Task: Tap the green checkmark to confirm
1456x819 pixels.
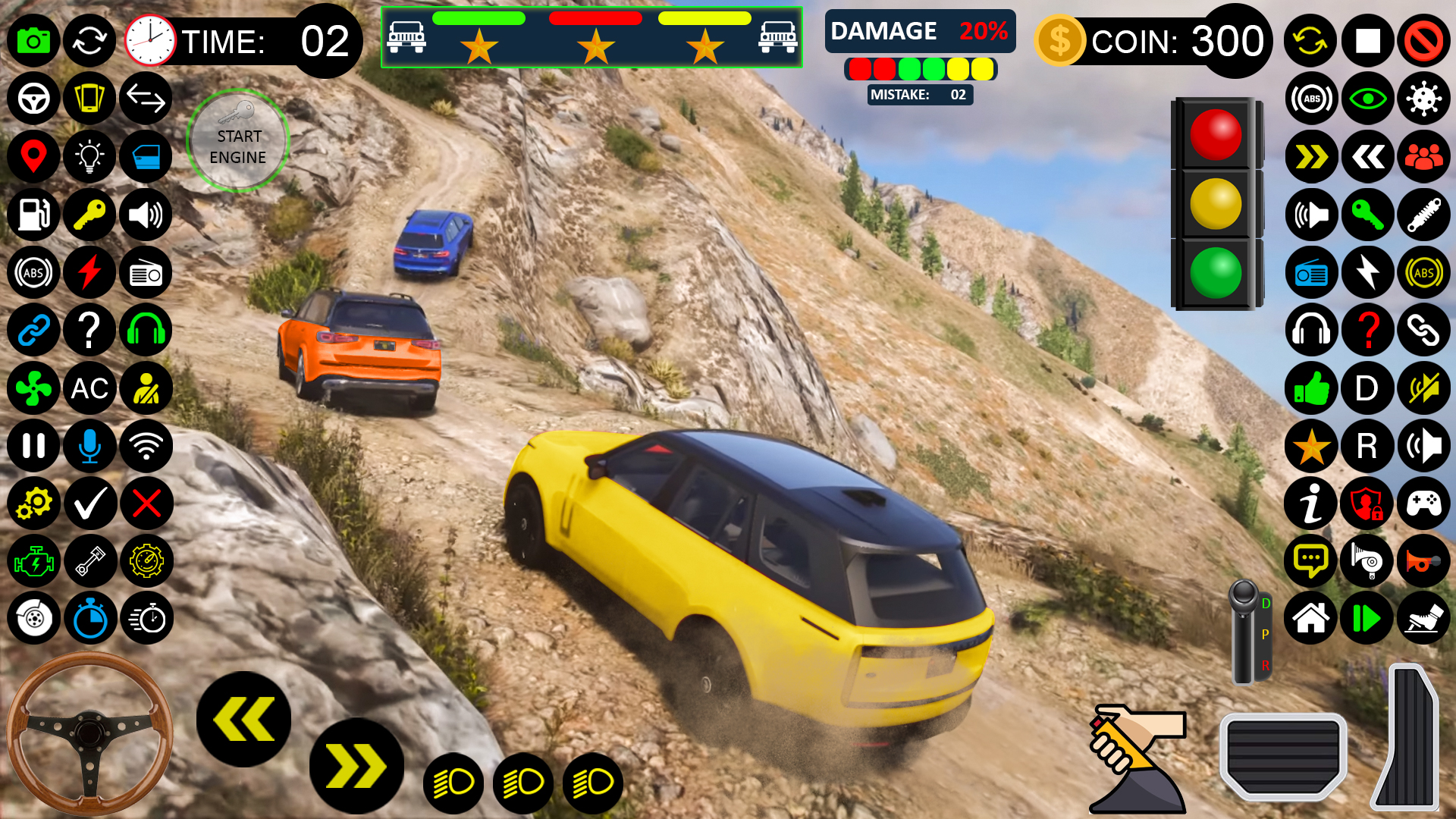Action: pyautogui.click(x=89, y=503)
